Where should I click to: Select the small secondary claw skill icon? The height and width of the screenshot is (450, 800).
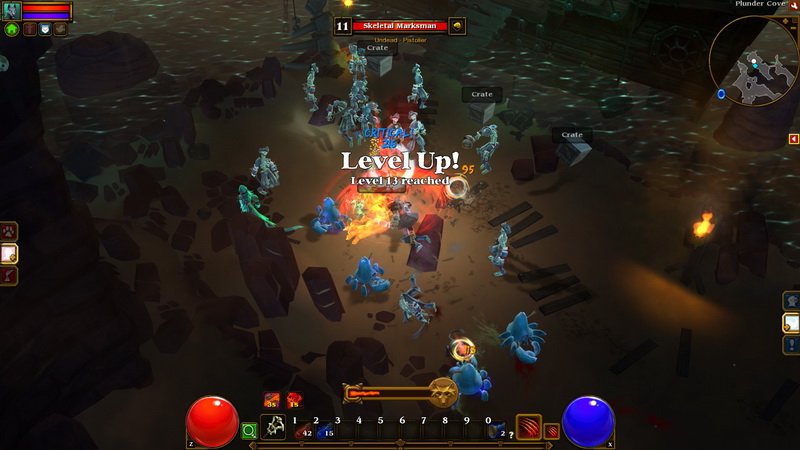pos(551,431)
